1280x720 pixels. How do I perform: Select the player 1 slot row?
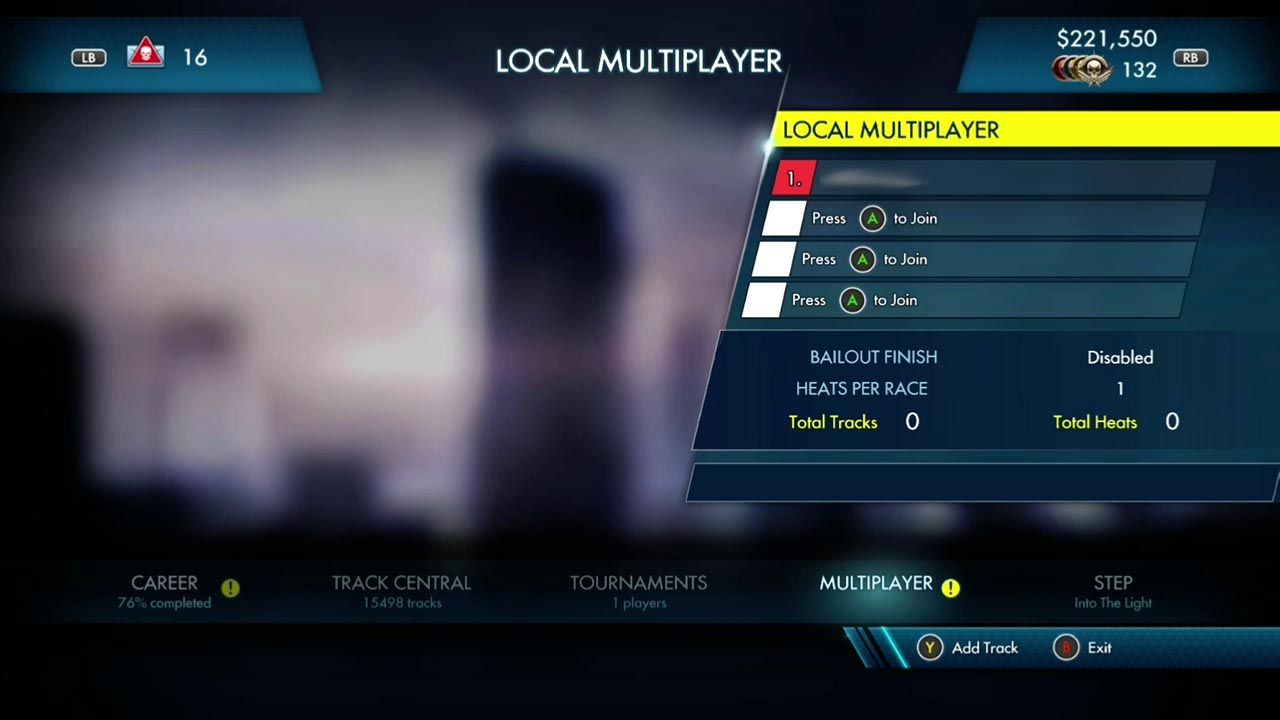pos(994,179)
